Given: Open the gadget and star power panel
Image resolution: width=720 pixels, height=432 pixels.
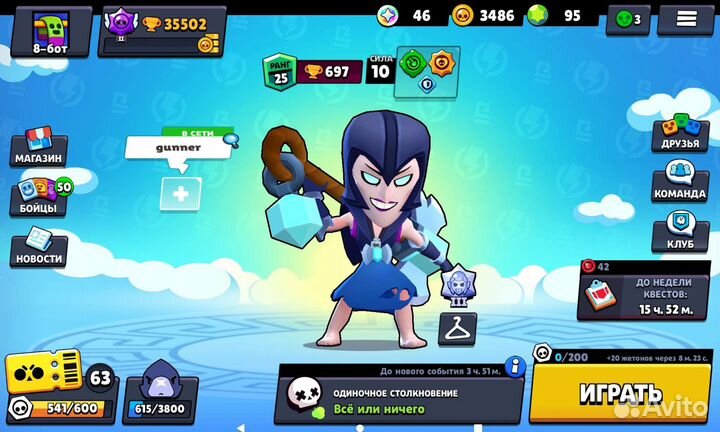Looking at the screenshot, I should click(x=427, y=72).
